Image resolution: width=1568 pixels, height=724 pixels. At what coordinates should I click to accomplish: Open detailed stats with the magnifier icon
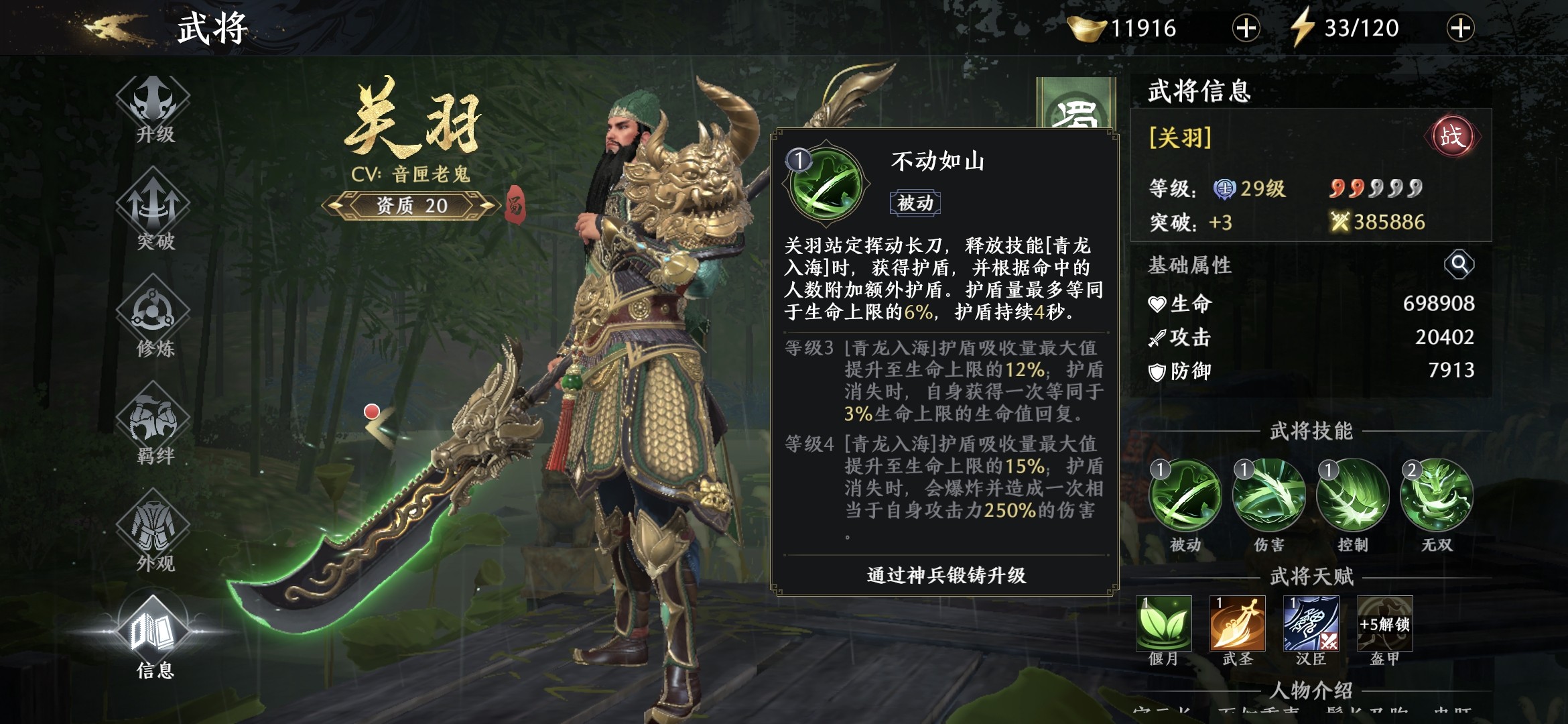[x=1459, y=265]
